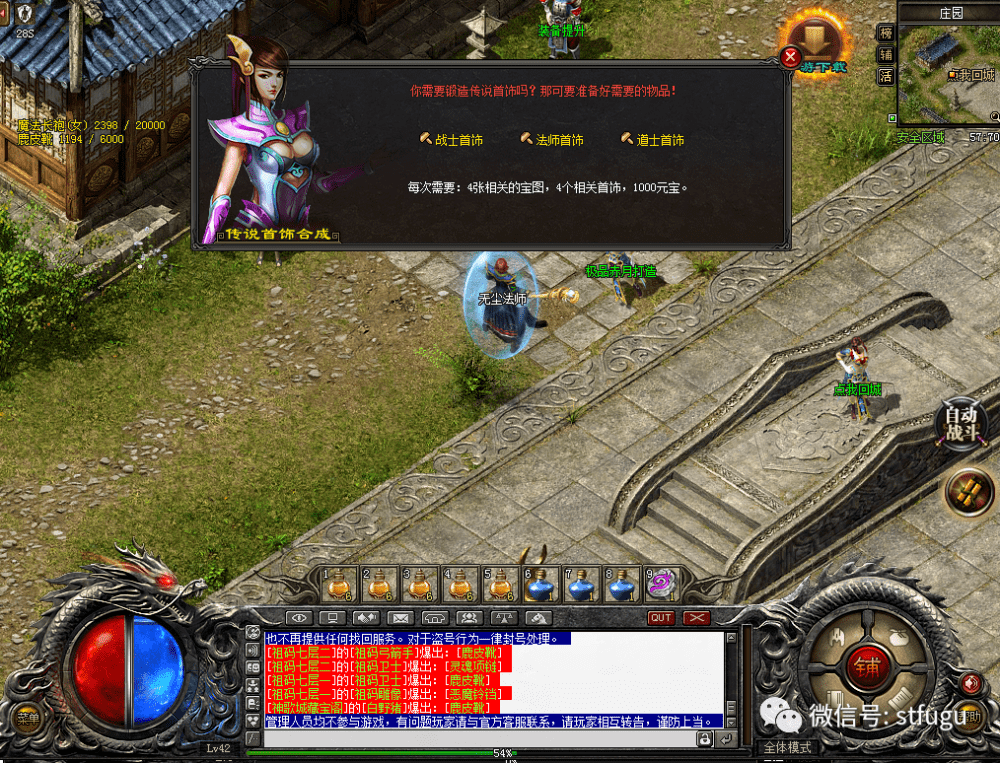Click the glowing download arrow icon
This screenshot has height=763, width=1000.
tap(817, 40)
